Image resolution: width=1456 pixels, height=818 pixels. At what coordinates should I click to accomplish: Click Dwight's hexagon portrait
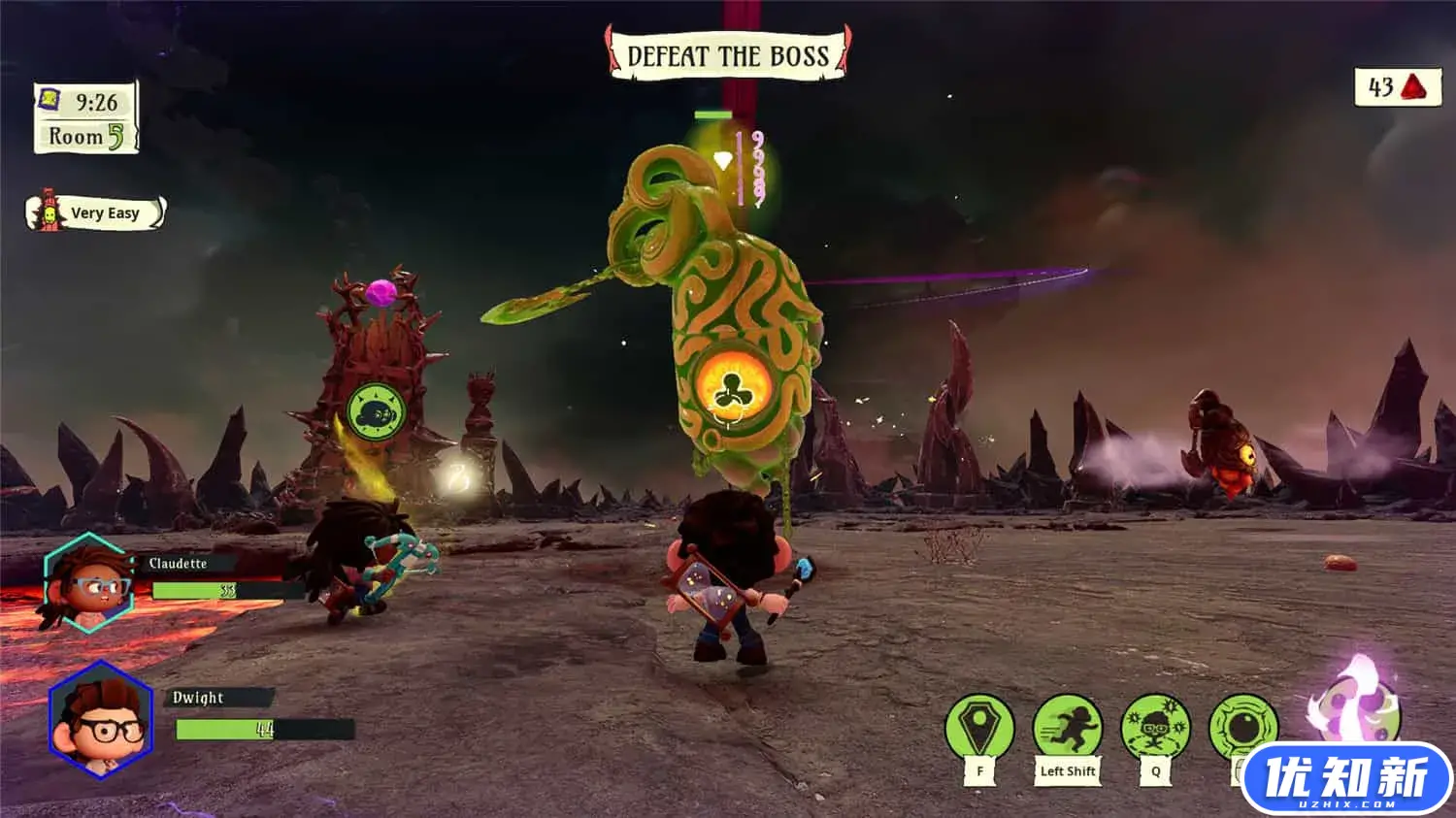click(x=101, y=718)
